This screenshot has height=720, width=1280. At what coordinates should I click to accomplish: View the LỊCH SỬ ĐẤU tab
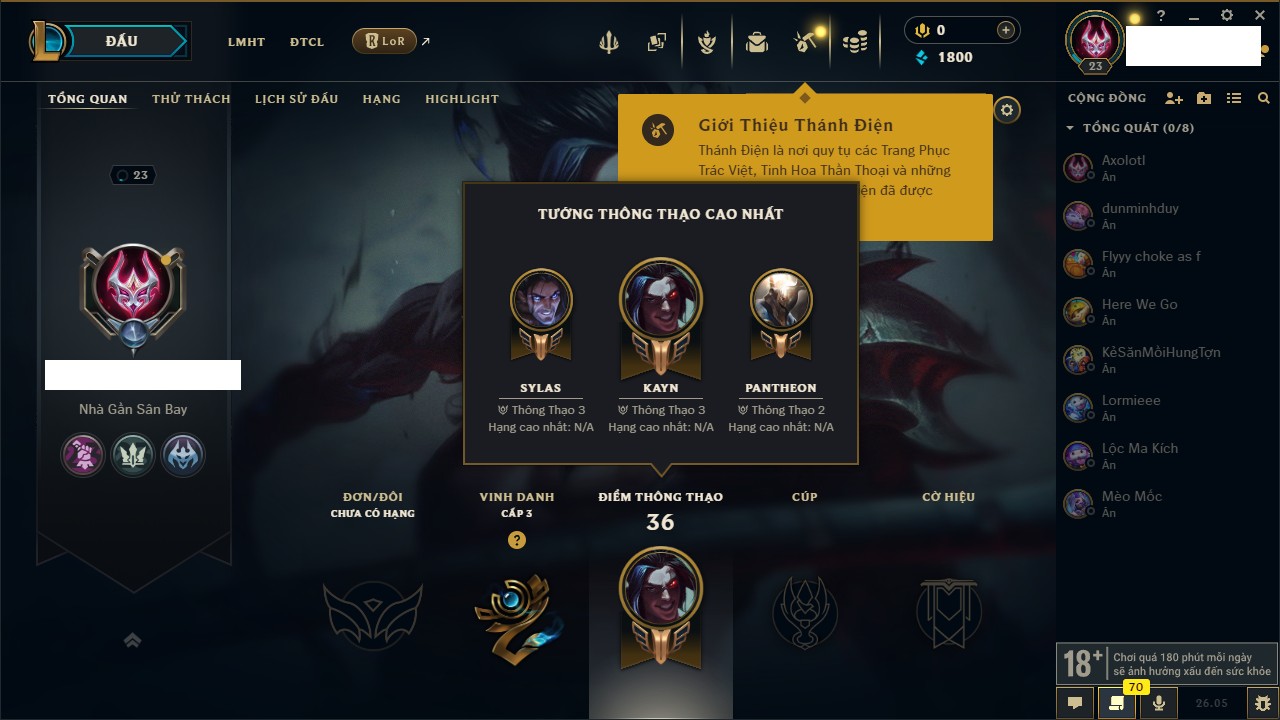click(296, 99)
